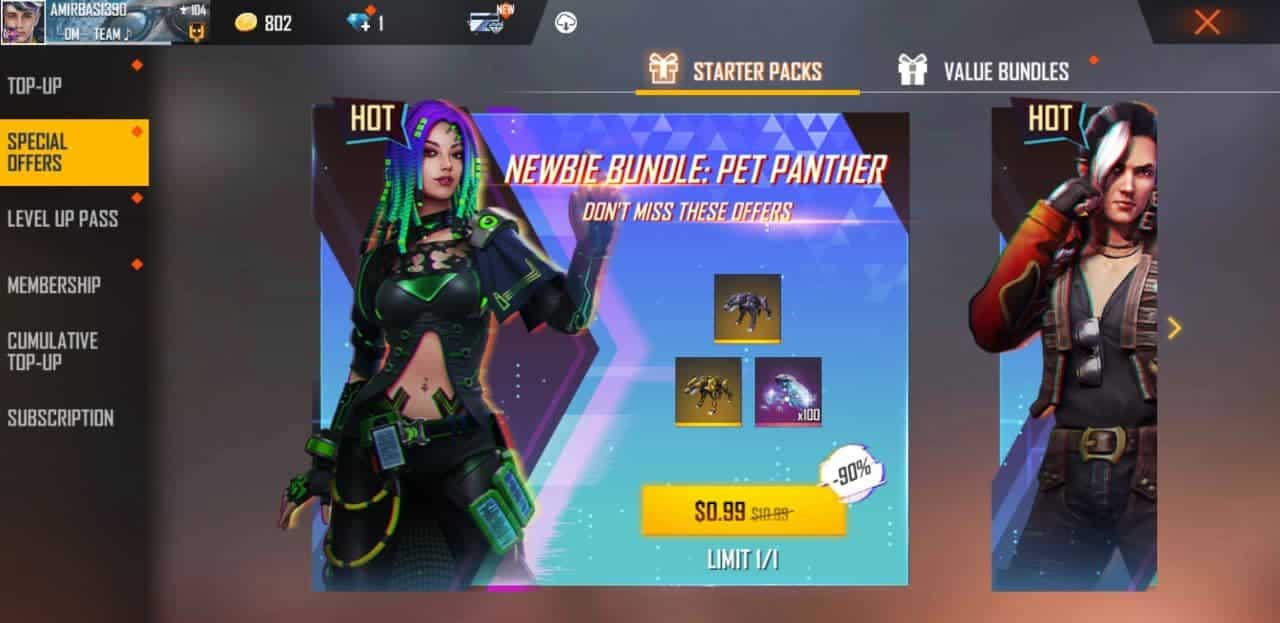Image resolution: width=1280 pixels, height=623 pixels.
Task: Click the gold coin balance
Action: coord(264,22)
